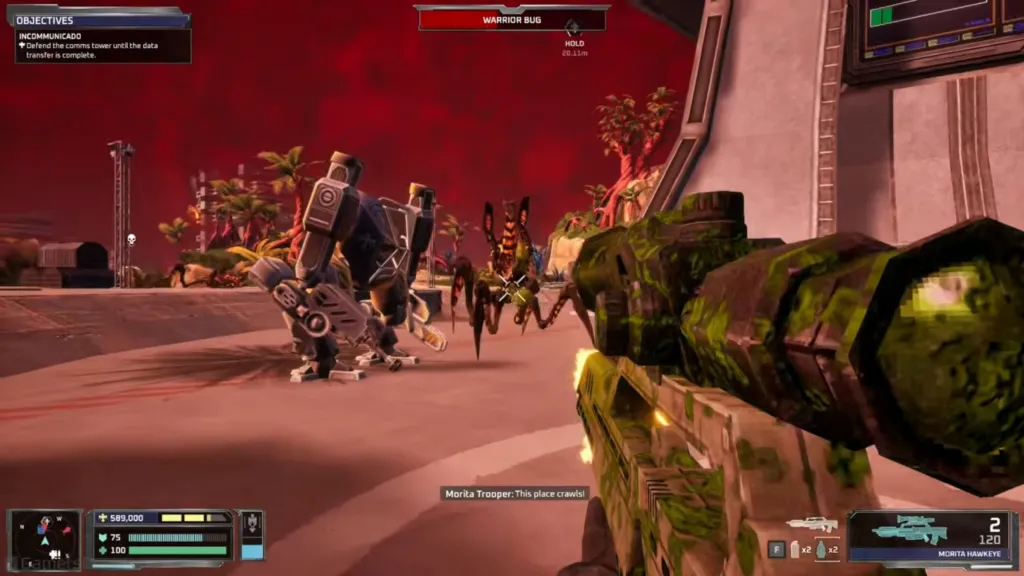Click the eagle emblem ability icon
This screenshot has width=1024, height=576.
[252, 524]
